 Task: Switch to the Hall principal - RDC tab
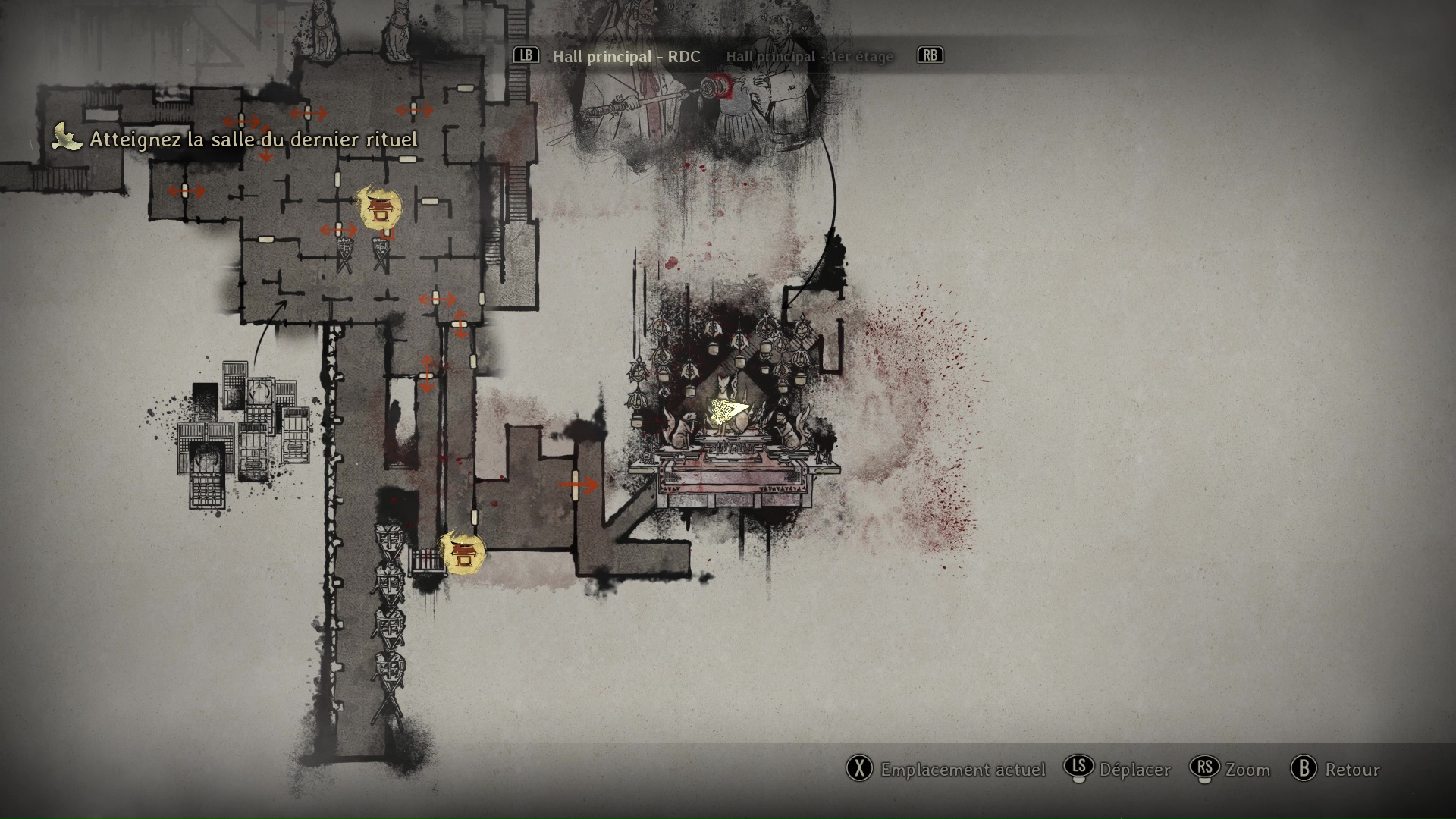(x=626, y=57)
